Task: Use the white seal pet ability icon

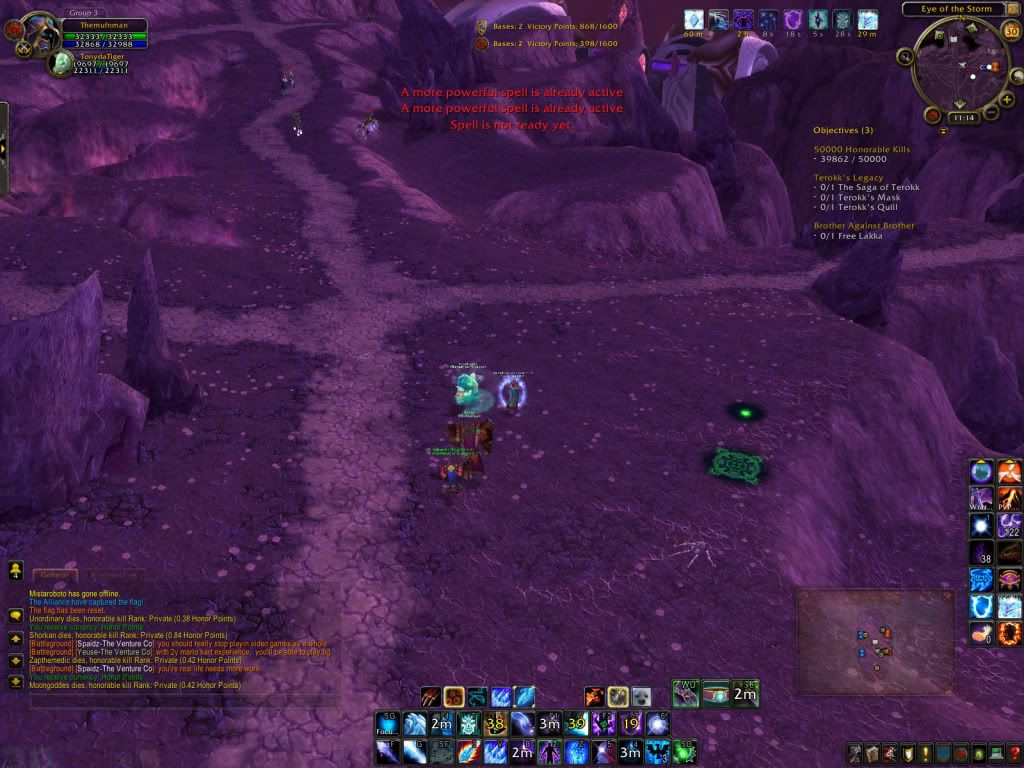Action: click(641, 696)
